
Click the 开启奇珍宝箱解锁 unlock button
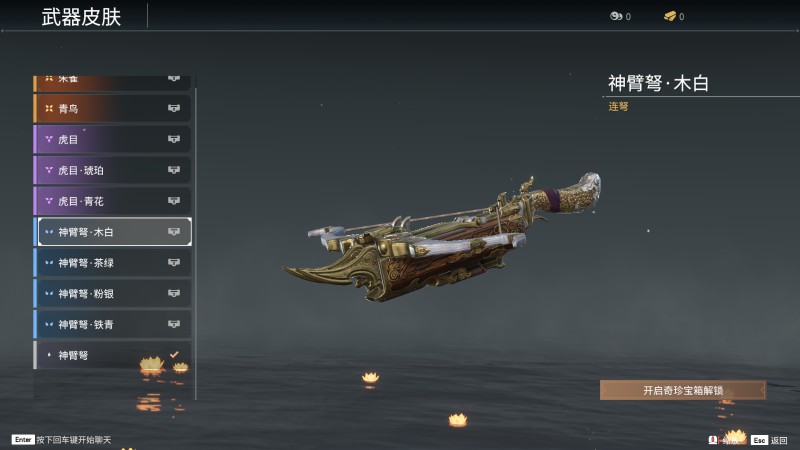682,390
